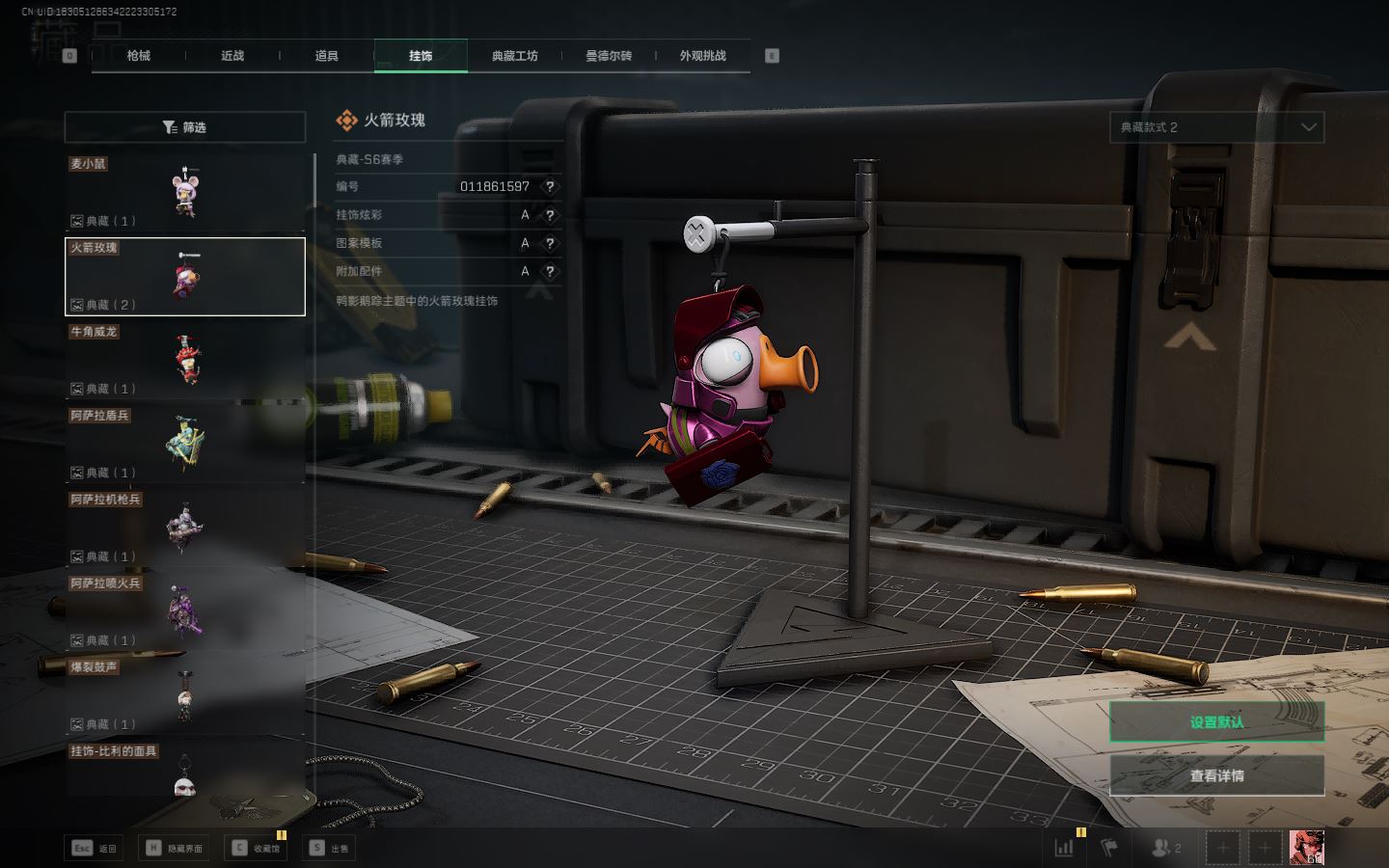Viewport: 1389px width, 868px height.
Task: Open the 近战 tab
Action: (232, 56)
